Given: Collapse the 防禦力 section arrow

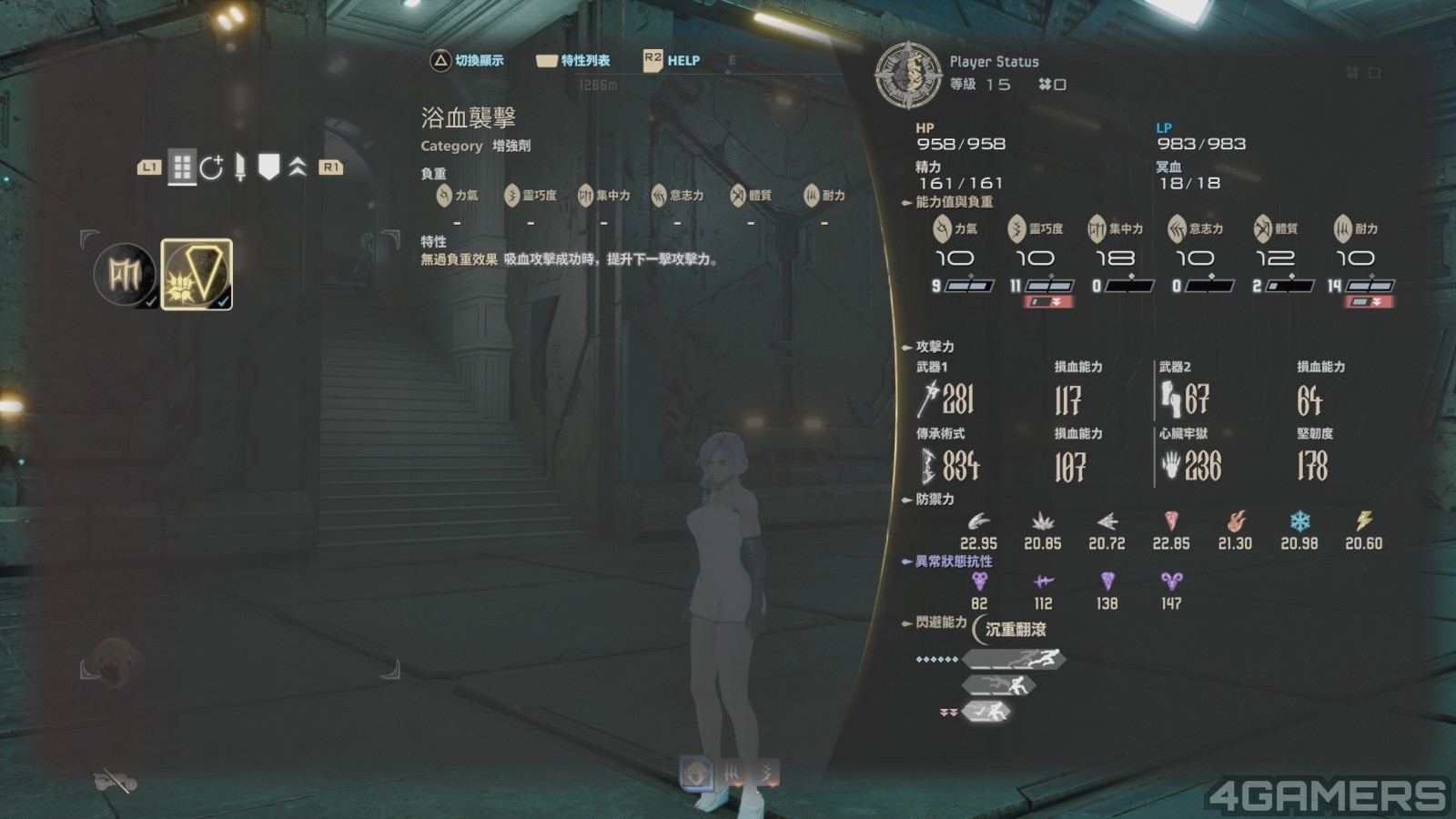Looking at the screenshot, I should click(905, 499).
